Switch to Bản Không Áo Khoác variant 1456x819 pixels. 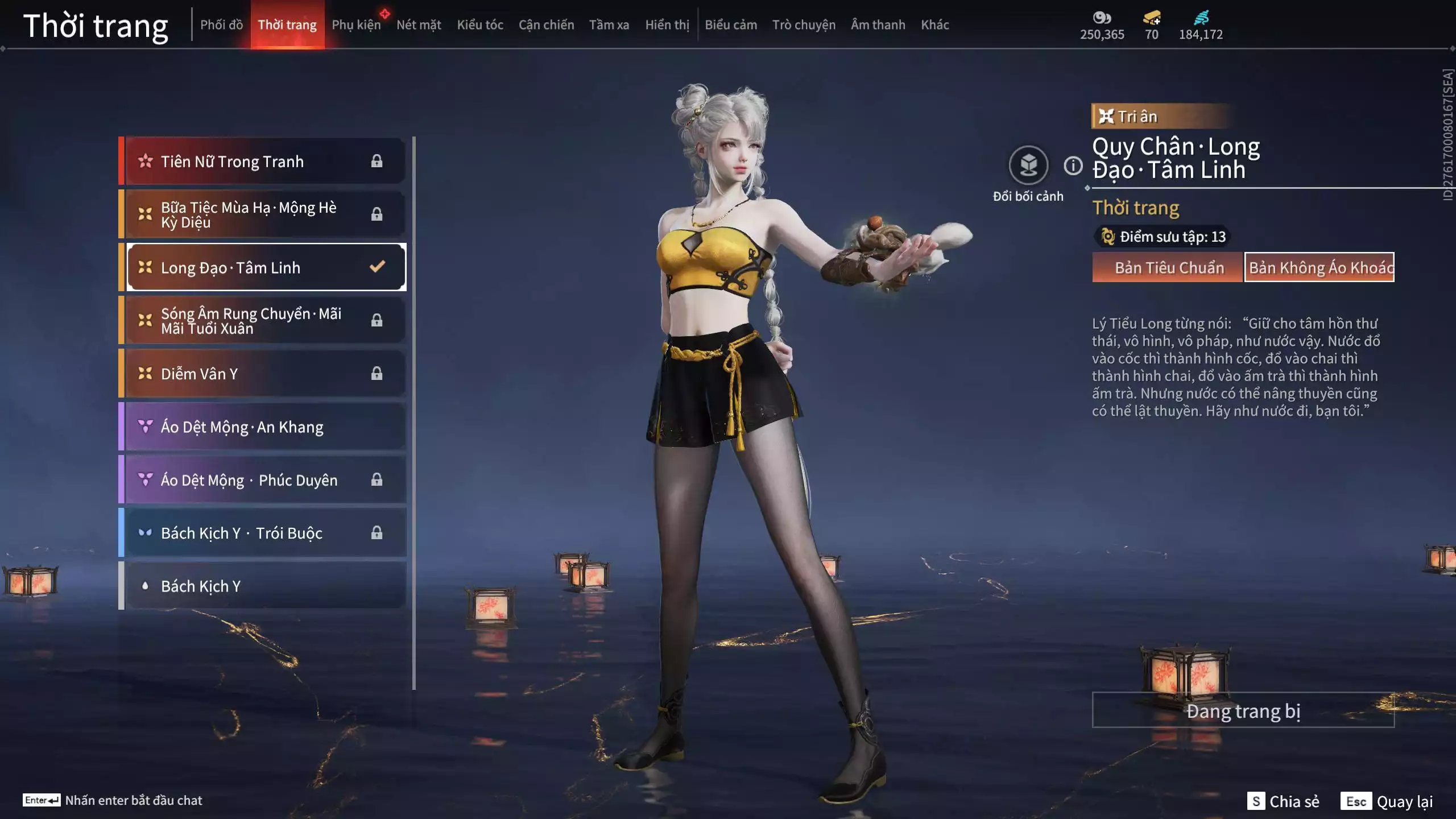click(x=1319, y=267)
